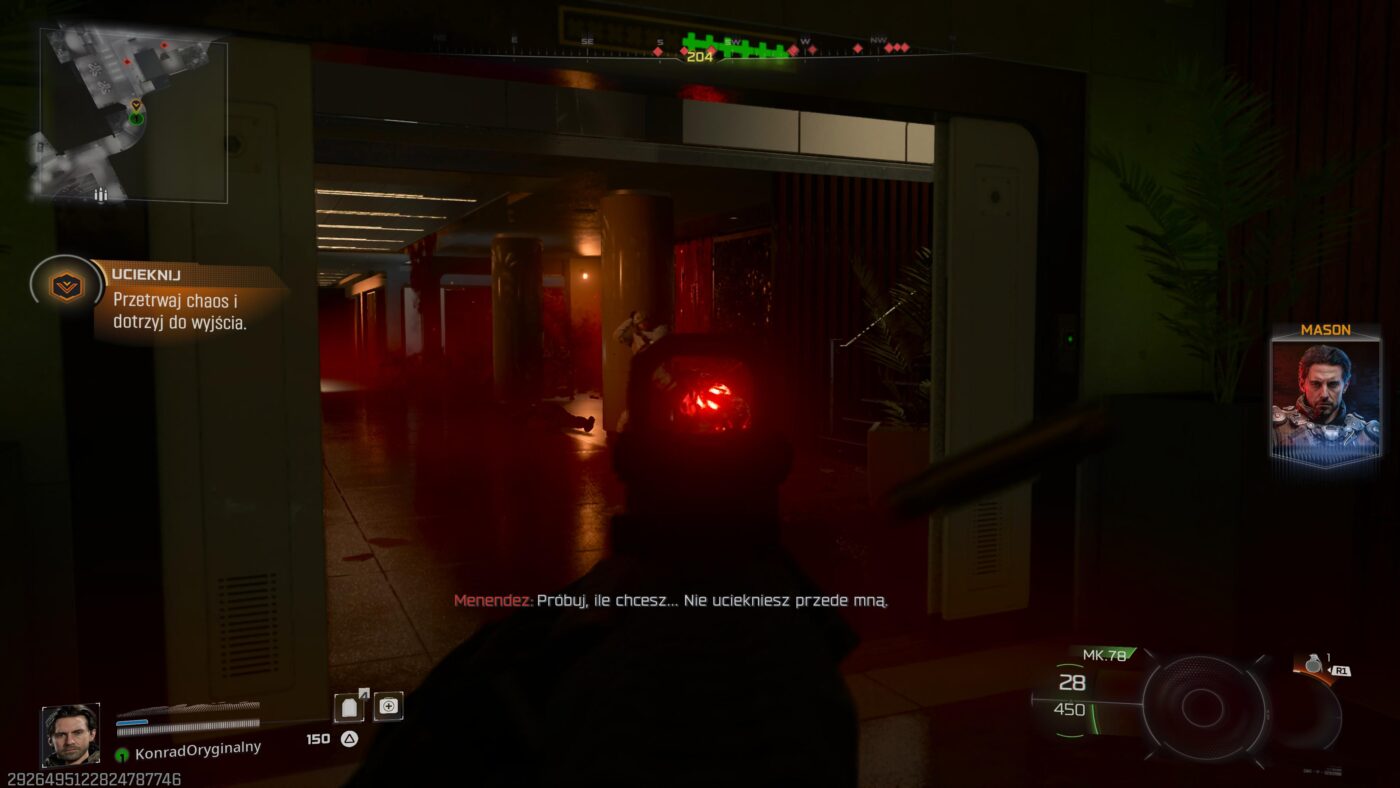Click the first aid kit icon
The image size is (1400, 788).
(389, 706)
